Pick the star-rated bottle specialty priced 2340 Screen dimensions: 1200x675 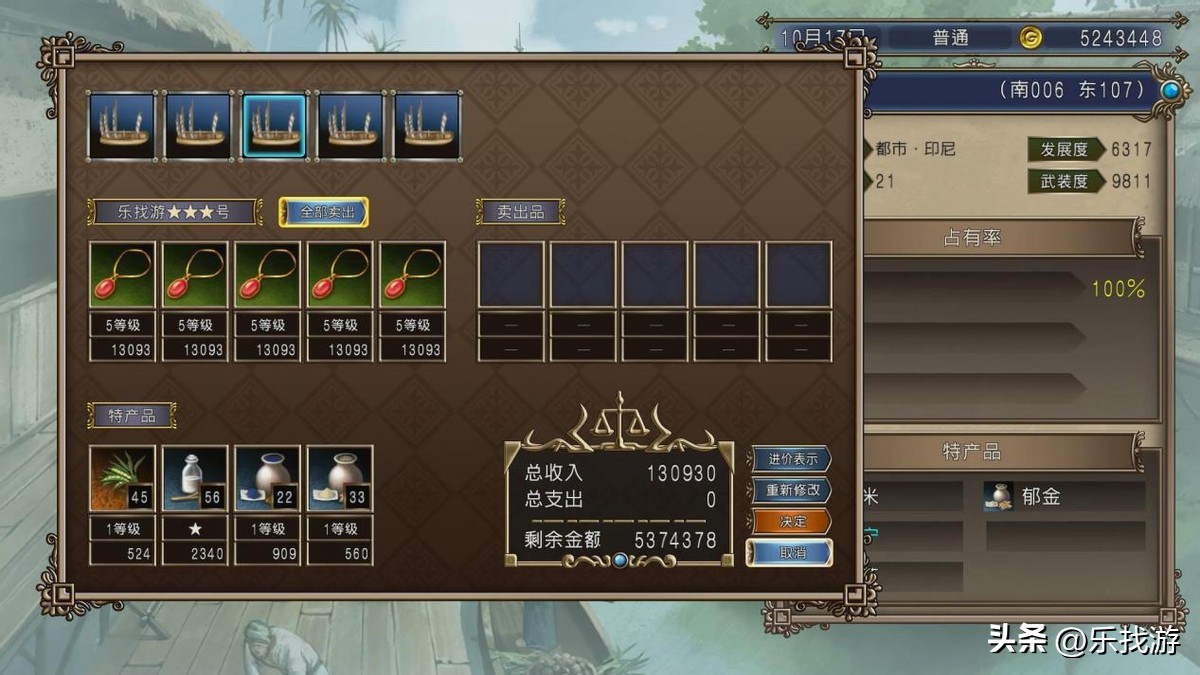coord(195,478)
